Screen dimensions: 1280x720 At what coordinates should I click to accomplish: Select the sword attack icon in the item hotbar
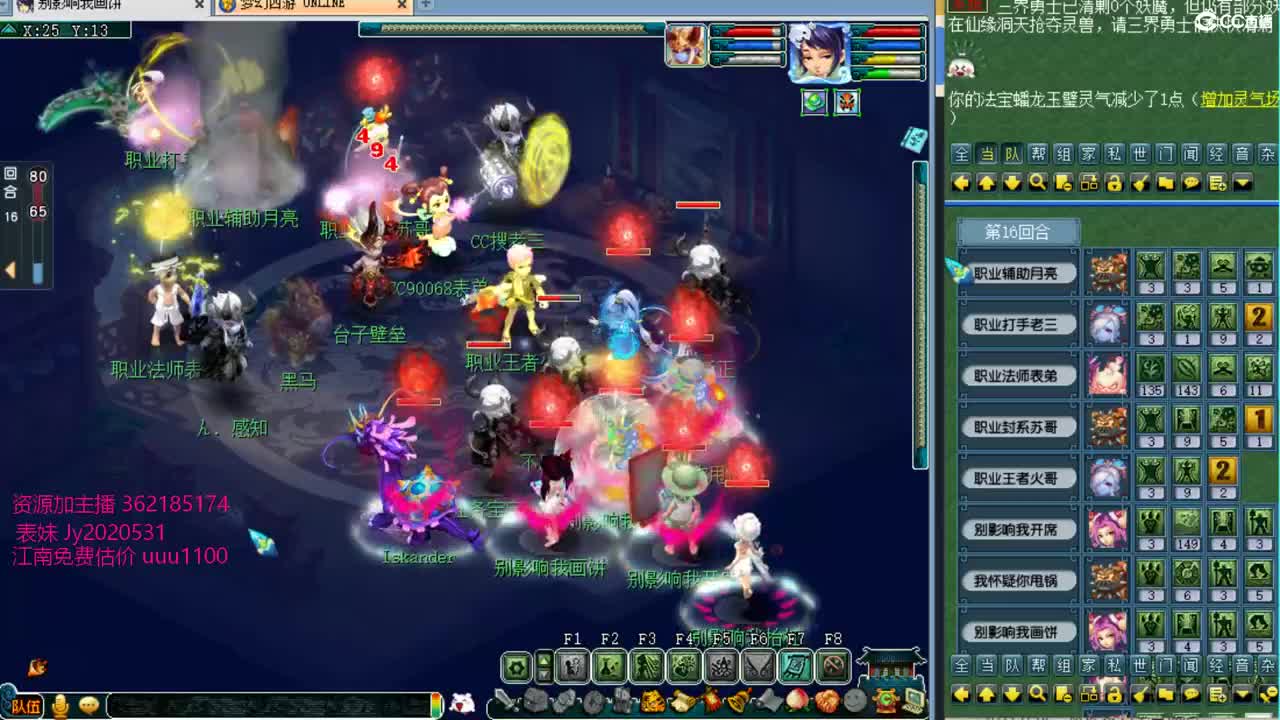click(x=504, y=696)
